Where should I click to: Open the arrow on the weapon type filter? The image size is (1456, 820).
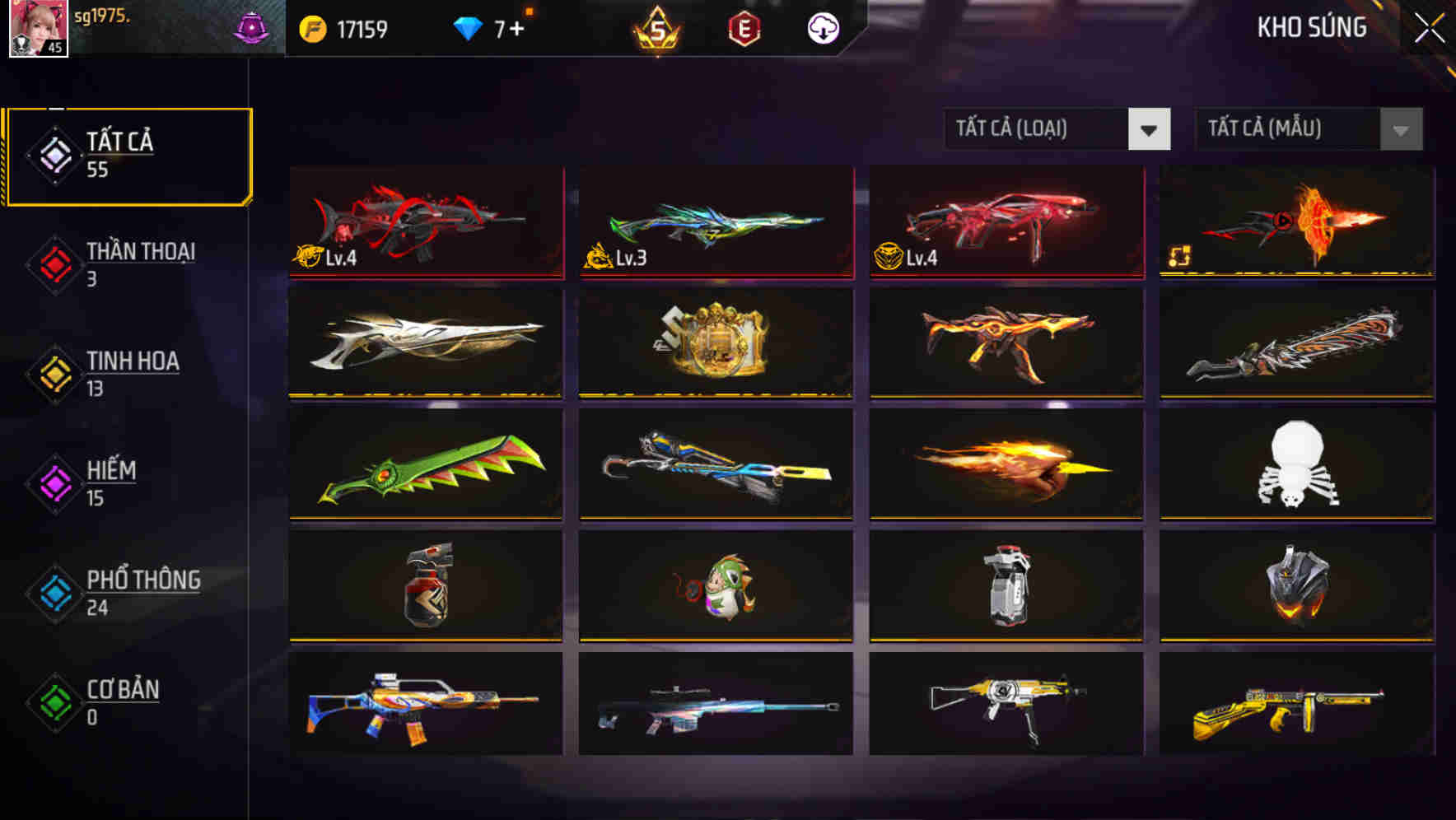[x=1151, y=129]
